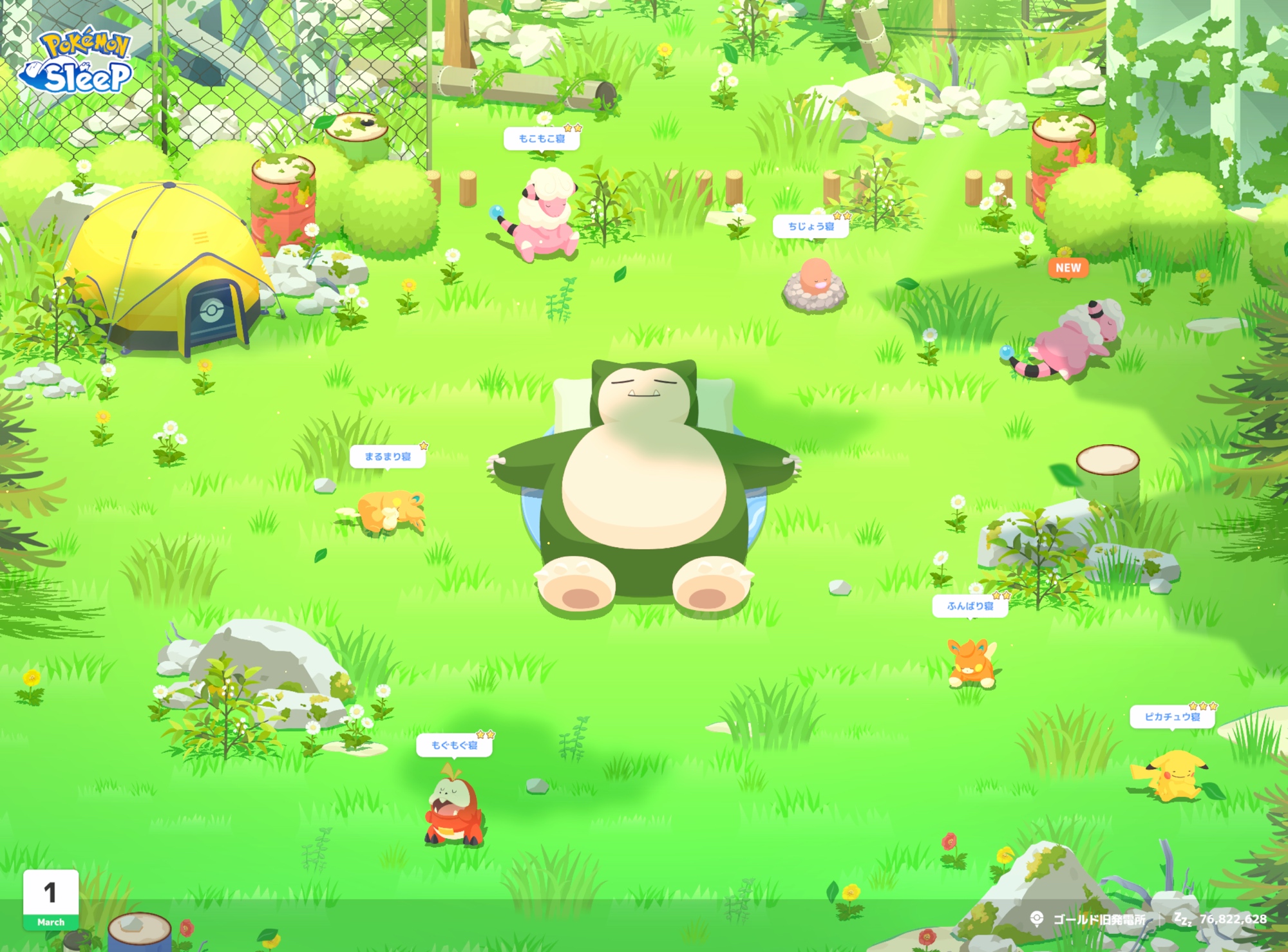This screenshot has height=952, width=1288.
Task: Click the Pokémon Sleep logo
Action: (77, 62)
